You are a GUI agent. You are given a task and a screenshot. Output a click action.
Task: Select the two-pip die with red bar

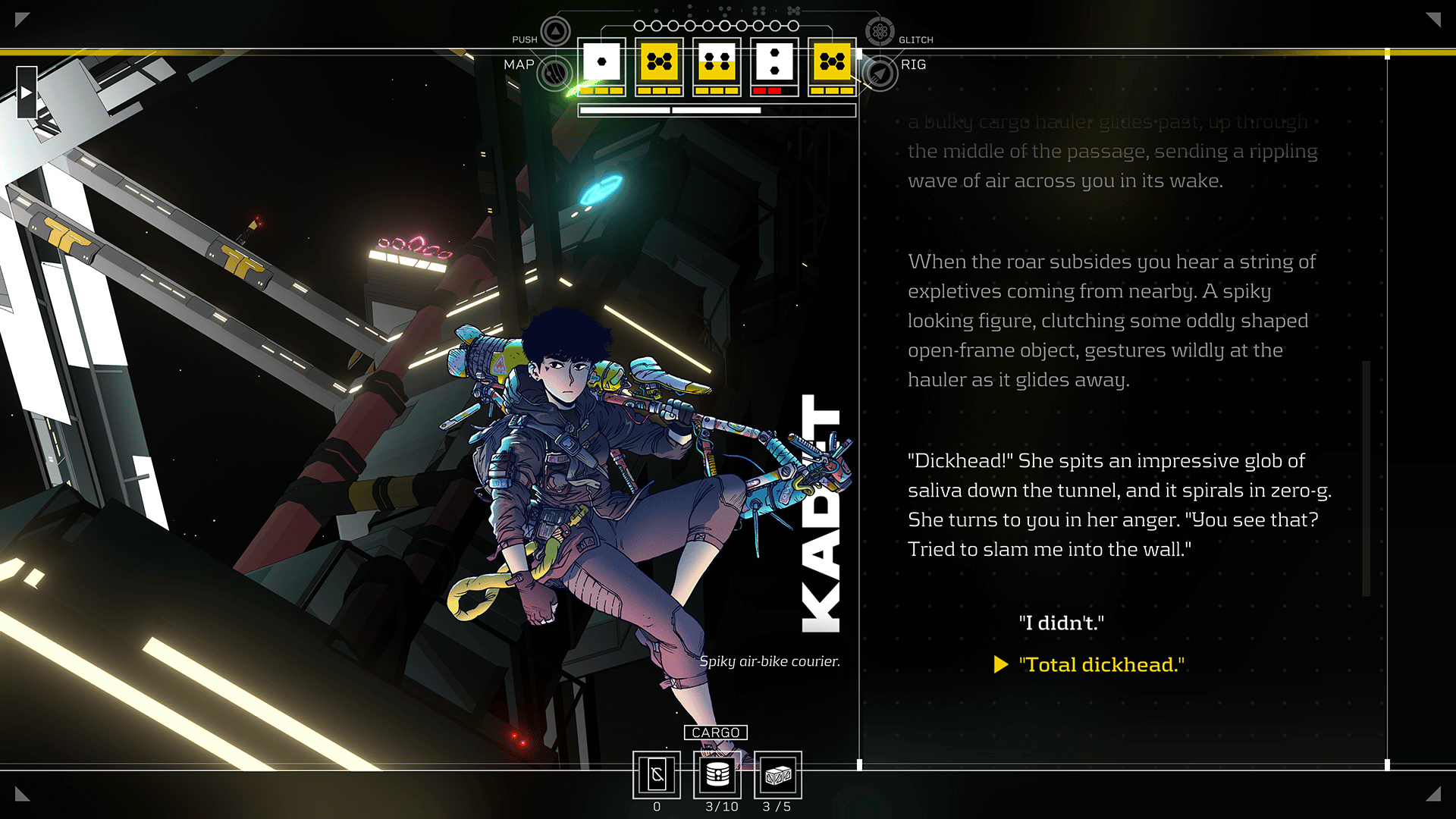point(774,64)
